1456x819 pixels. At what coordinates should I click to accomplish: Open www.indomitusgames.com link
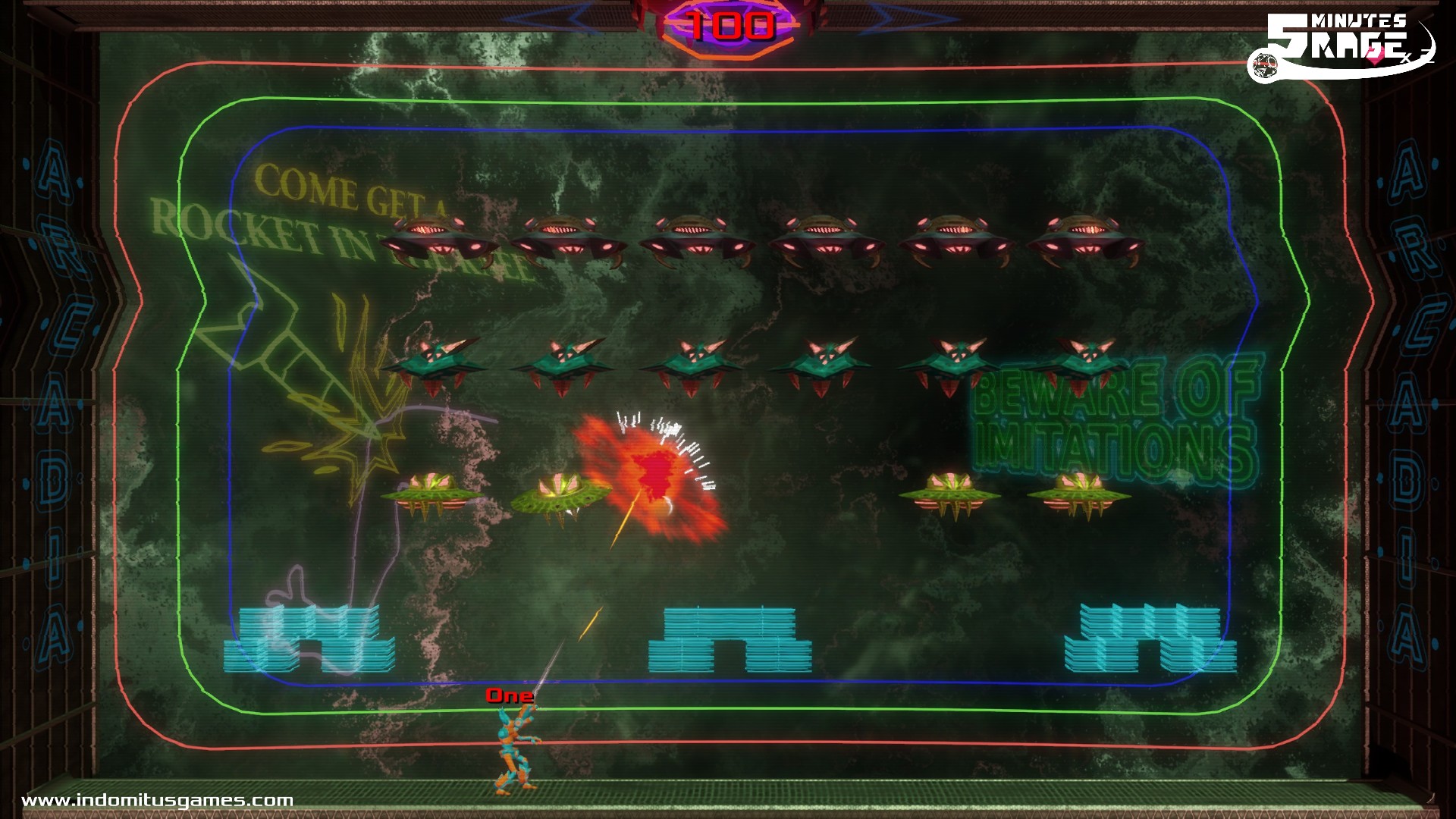(159, 800)
